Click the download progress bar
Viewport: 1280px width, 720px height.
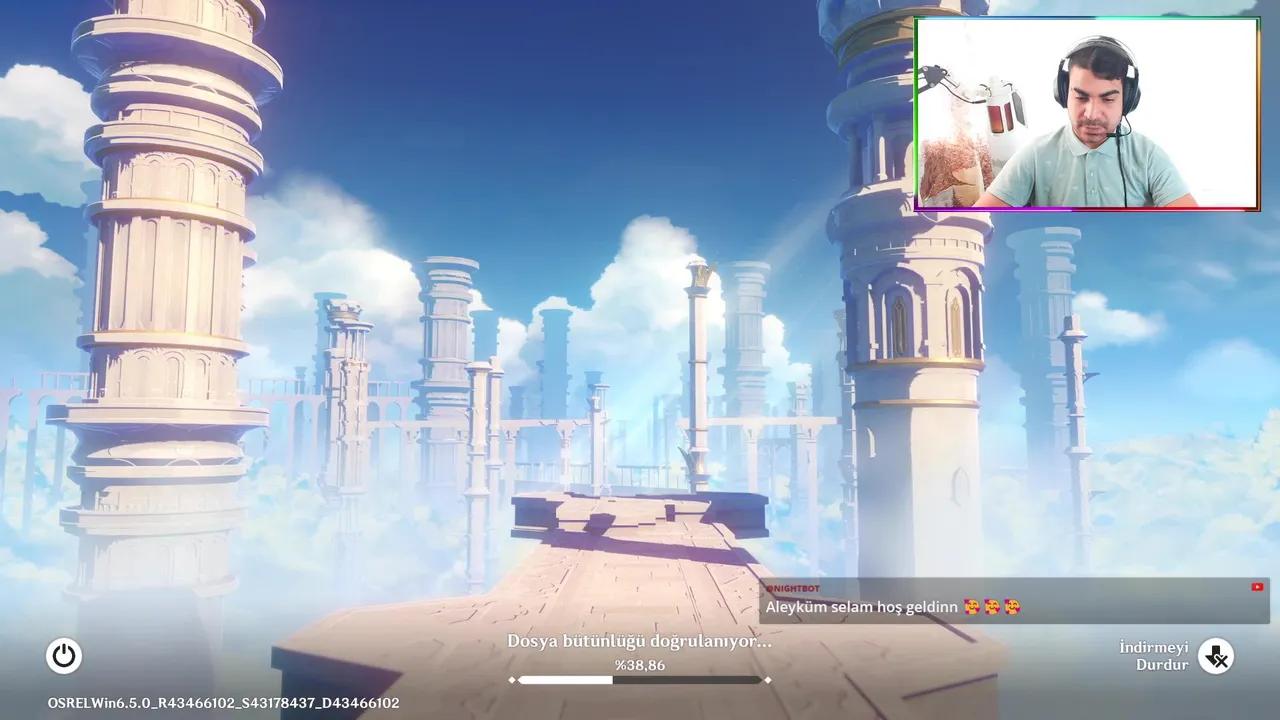[640, 680]
